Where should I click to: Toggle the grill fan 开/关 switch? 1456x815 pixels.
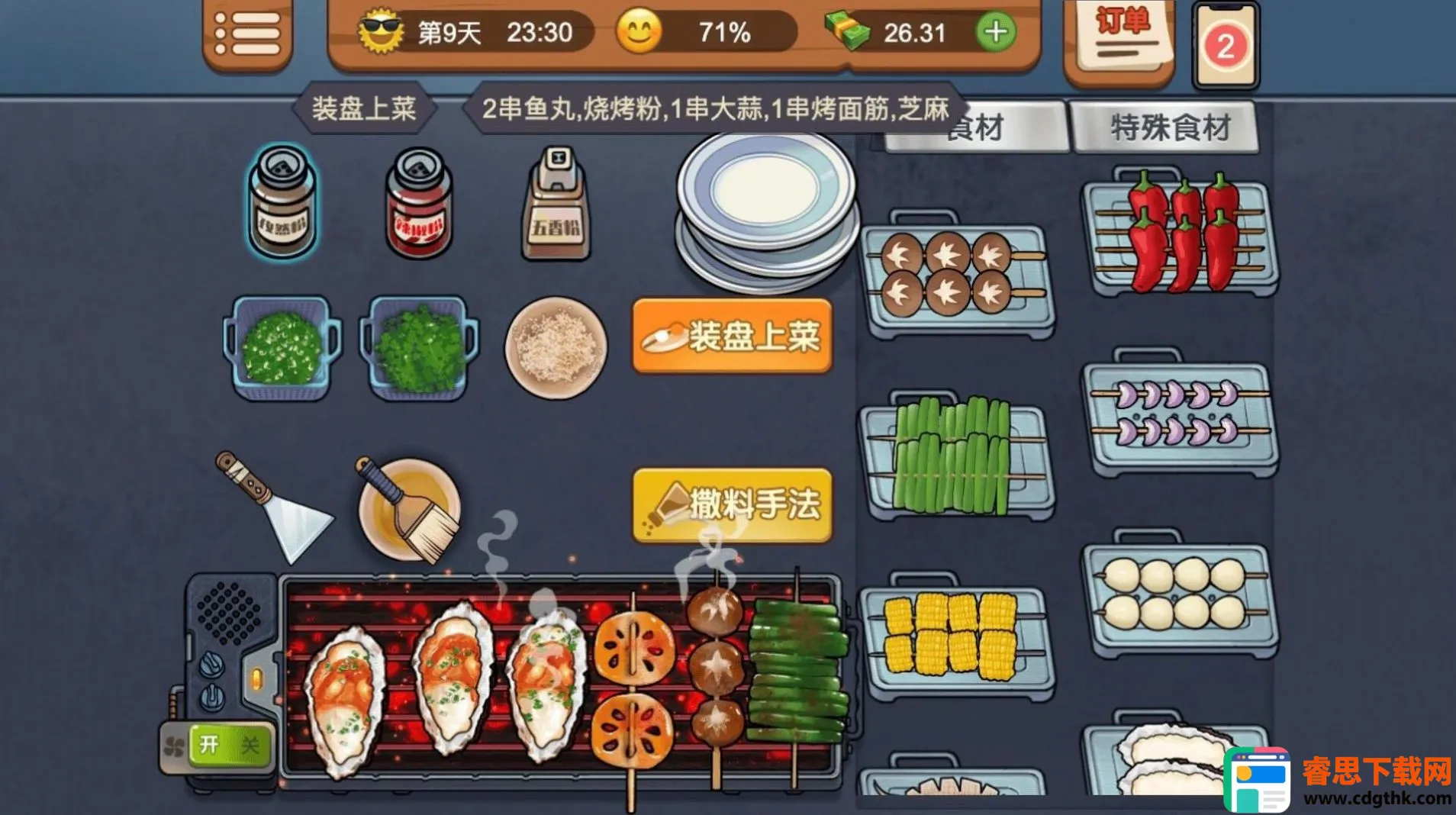(227, 745)
